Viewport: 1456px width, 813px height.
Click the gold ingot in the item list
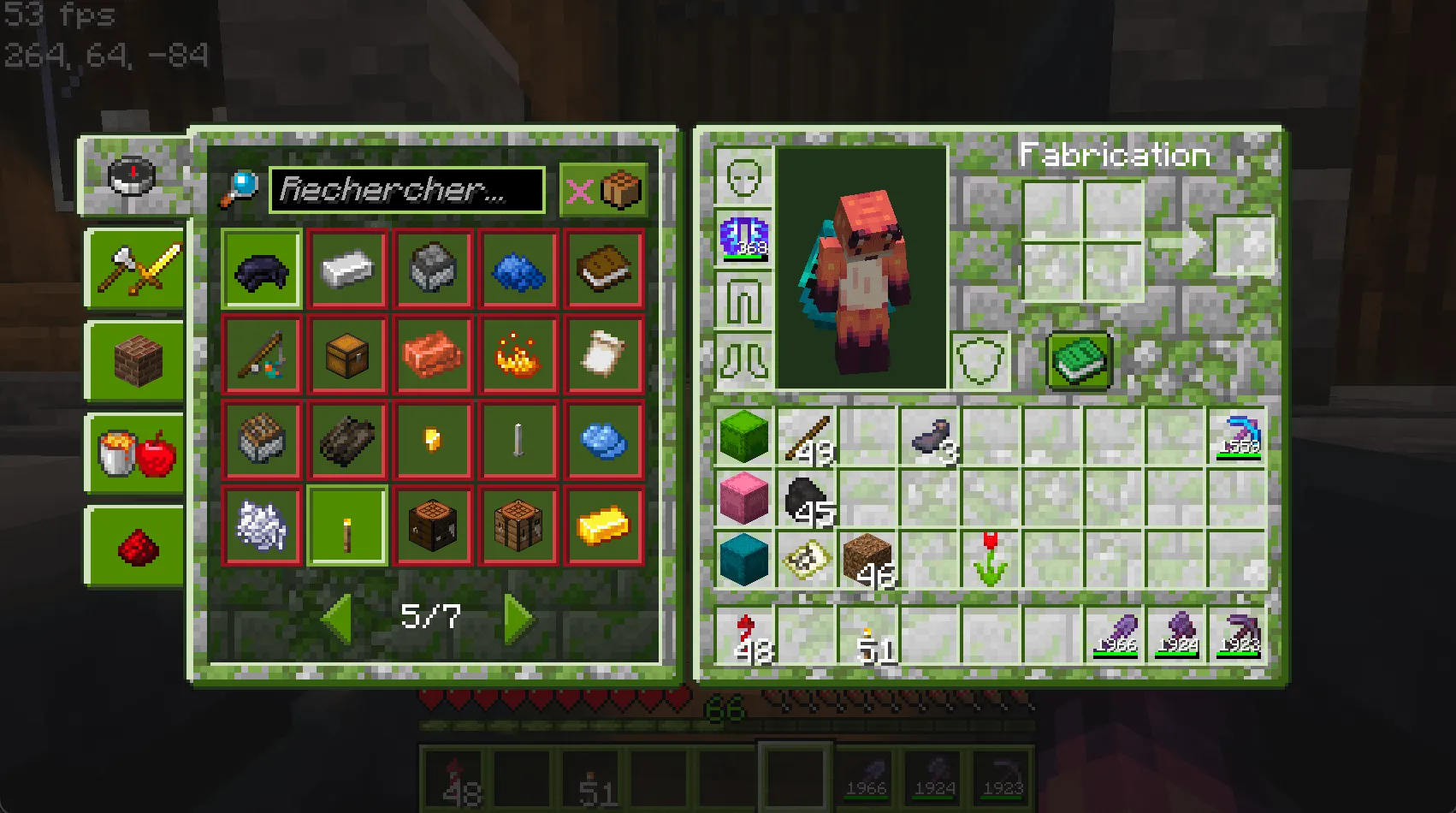click(x=603, y=525)
